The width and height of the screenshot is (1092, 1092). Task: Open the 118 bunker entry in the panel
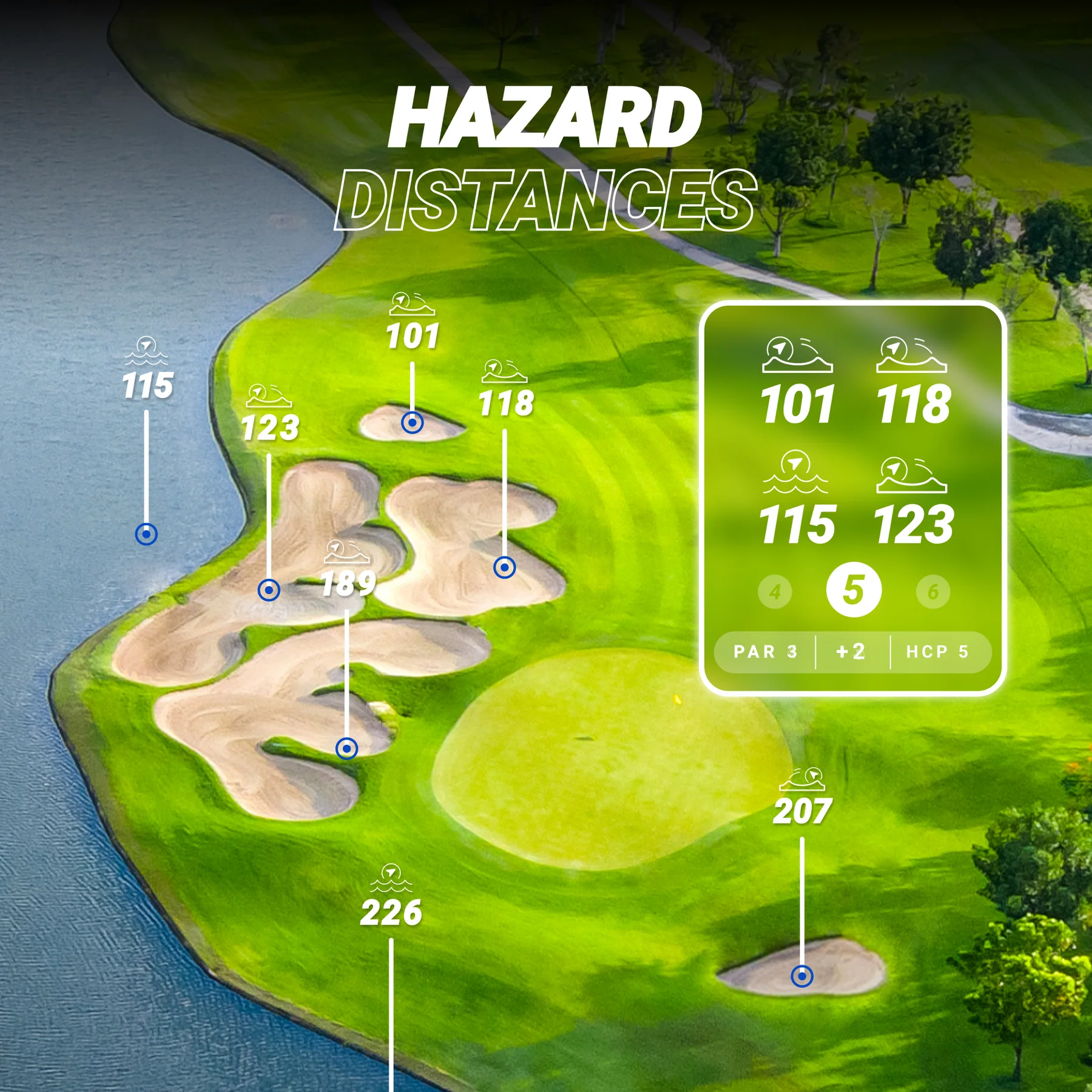[913, 405]
